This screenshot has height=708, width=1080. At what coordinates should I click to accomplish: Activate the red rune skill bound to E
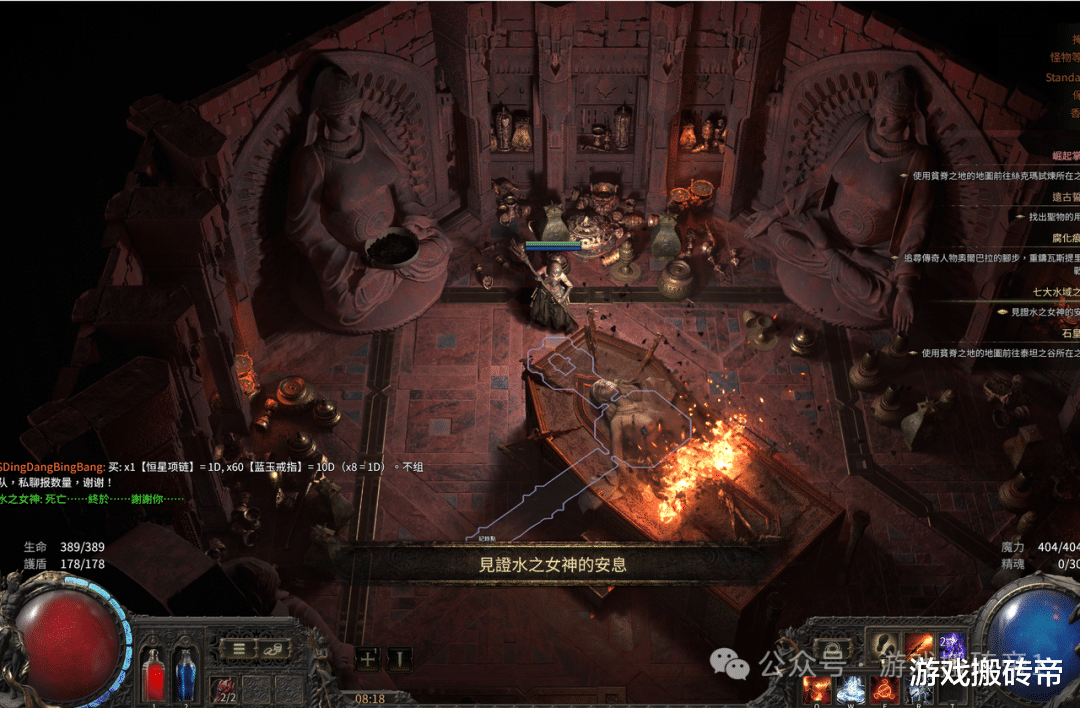tap(884, 689)
